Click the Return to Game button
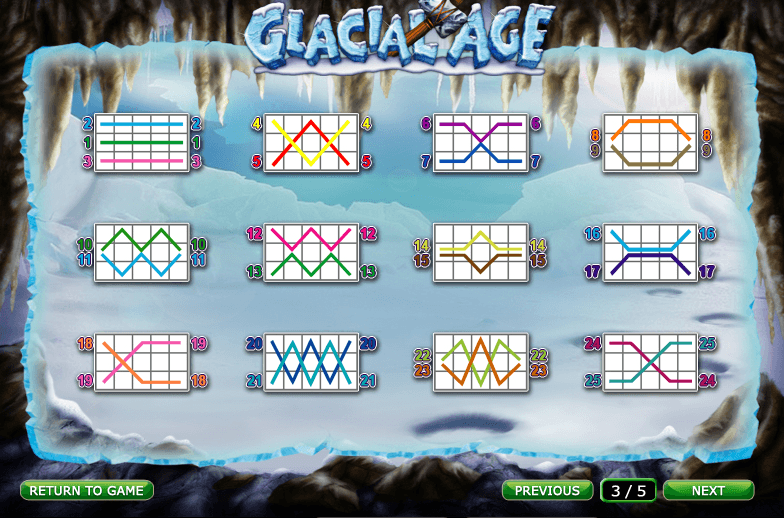The width and height of the screenshot is (784, 518). point(87,490)
